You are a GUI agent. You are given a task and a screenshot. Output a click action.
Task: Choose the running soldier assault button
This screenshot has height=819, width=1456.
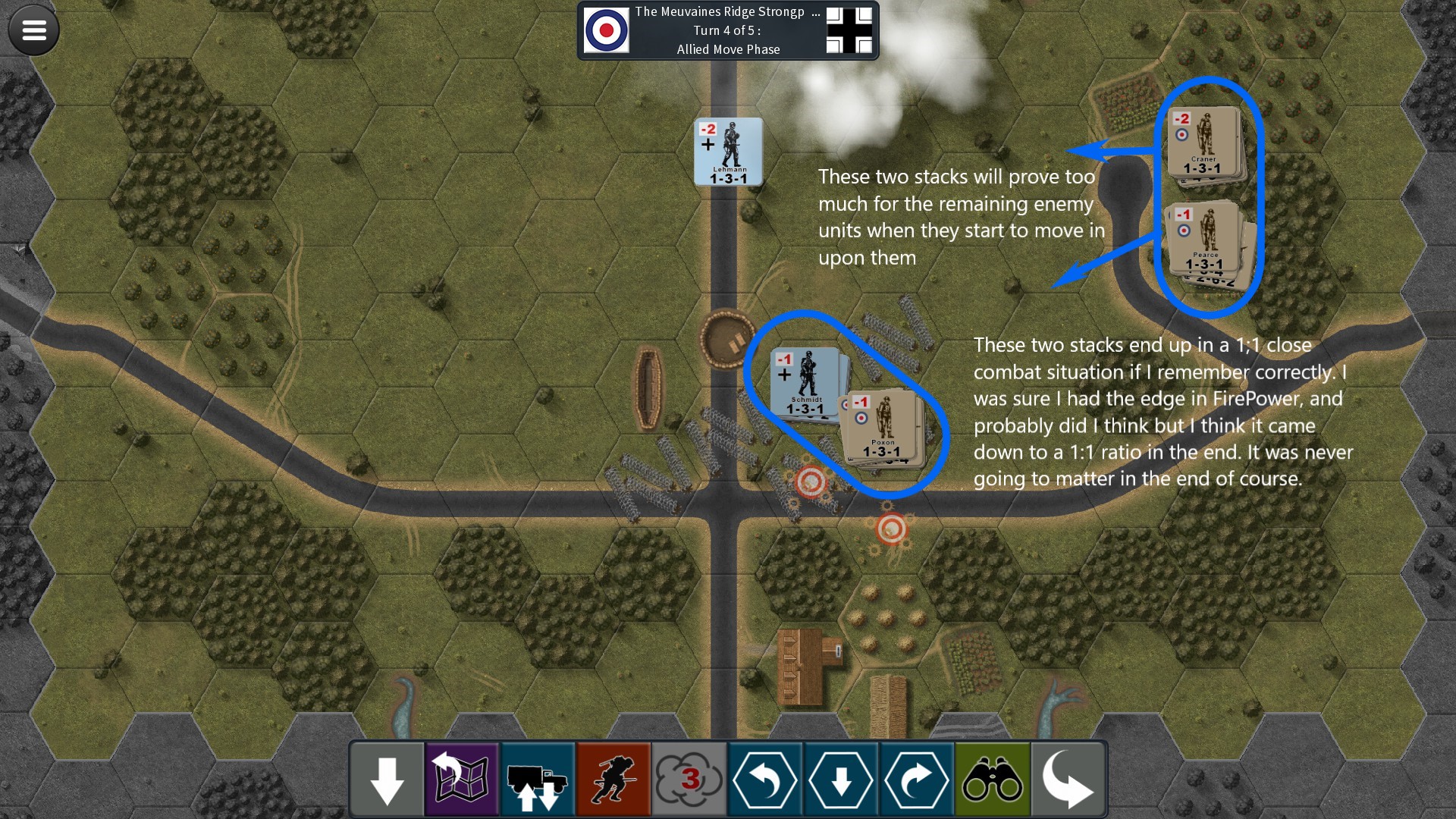click(613, 780)
